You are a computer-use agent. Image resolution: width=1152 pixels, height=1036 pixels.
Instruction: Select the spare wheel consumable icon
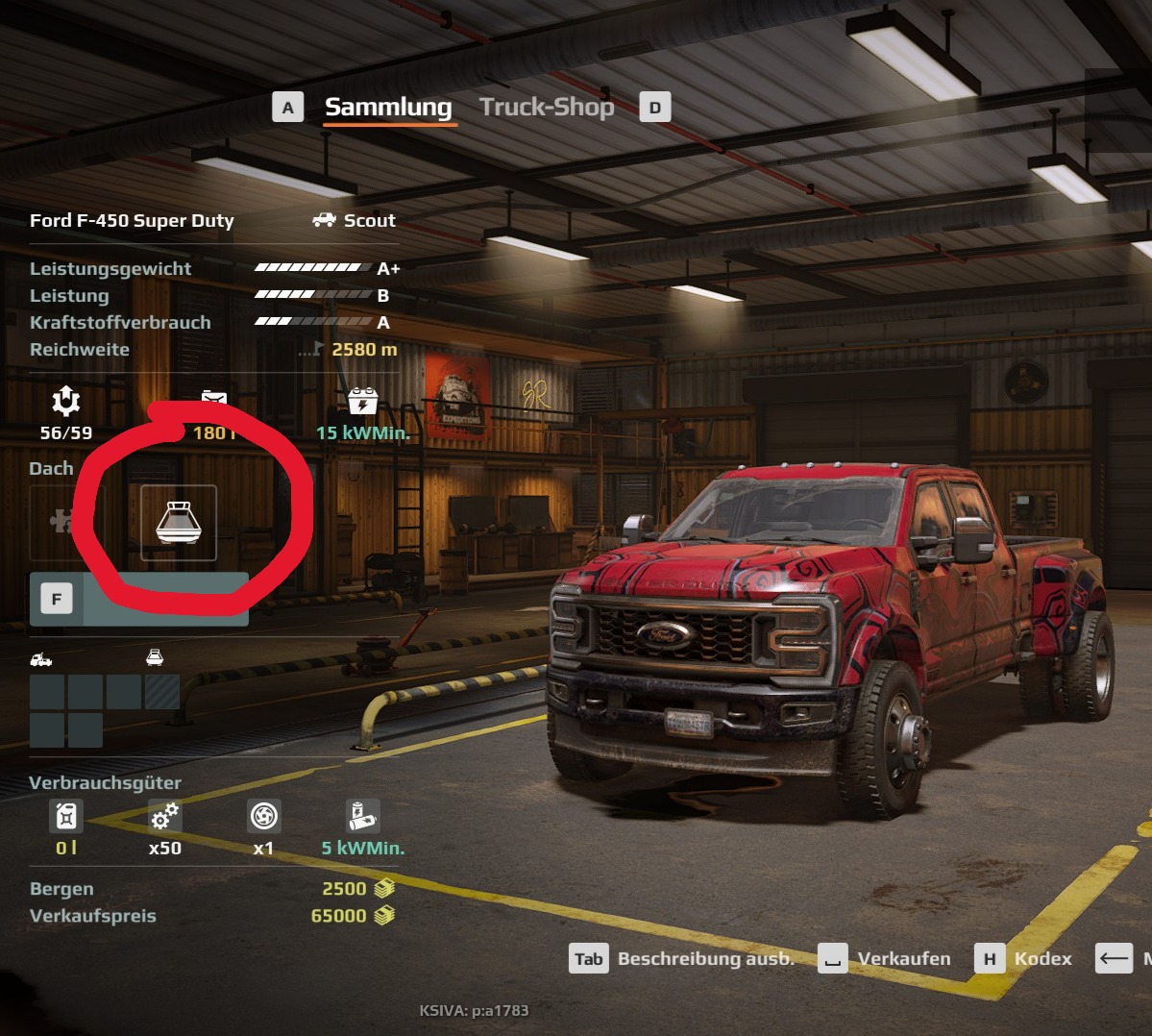pyautogui.click(x=263, y=816)
